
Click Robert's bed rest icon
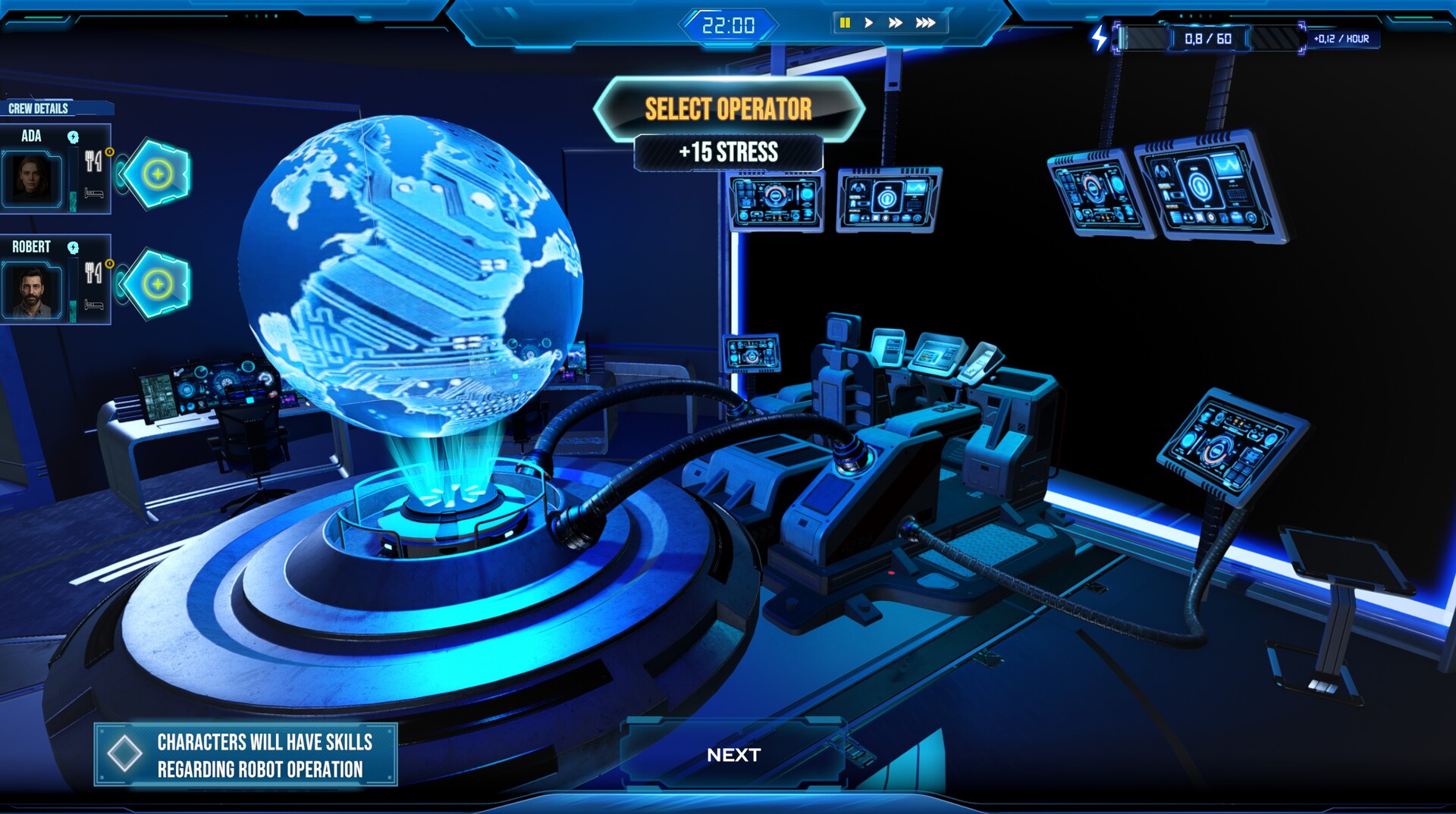95,305
